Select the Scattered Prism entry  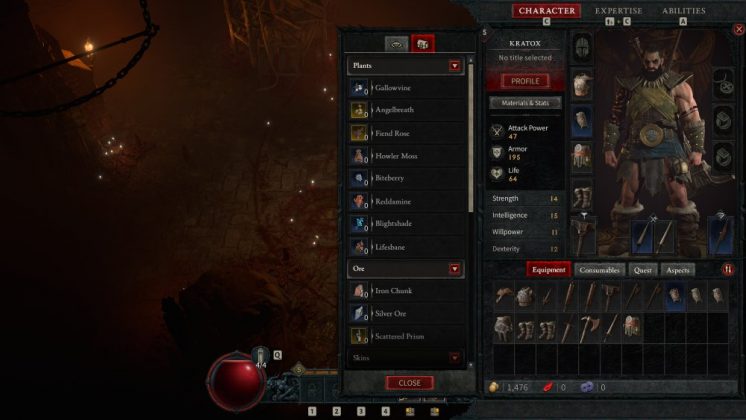click(408, 336)
